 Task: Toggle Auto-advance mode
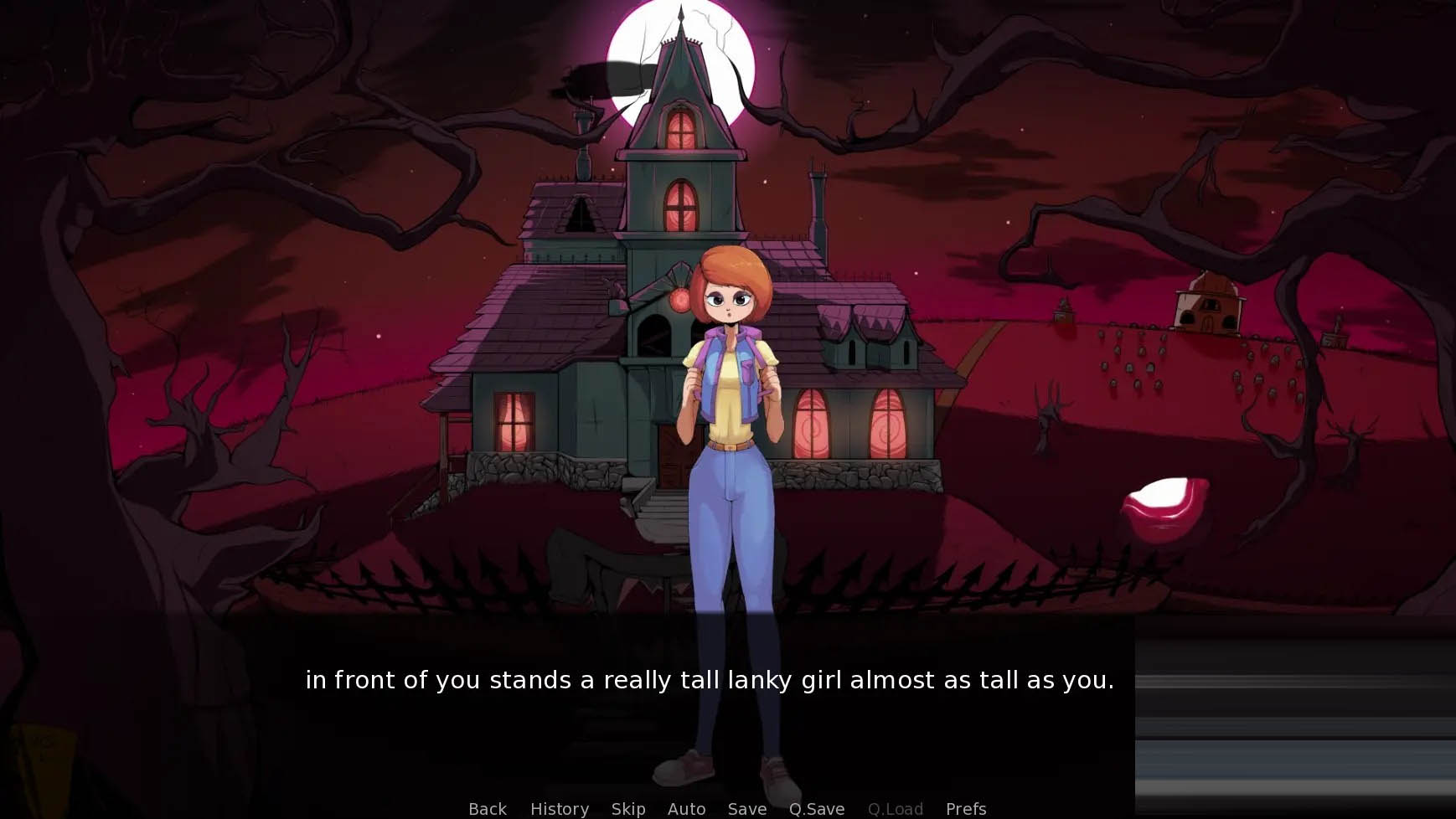coord(686,808)
